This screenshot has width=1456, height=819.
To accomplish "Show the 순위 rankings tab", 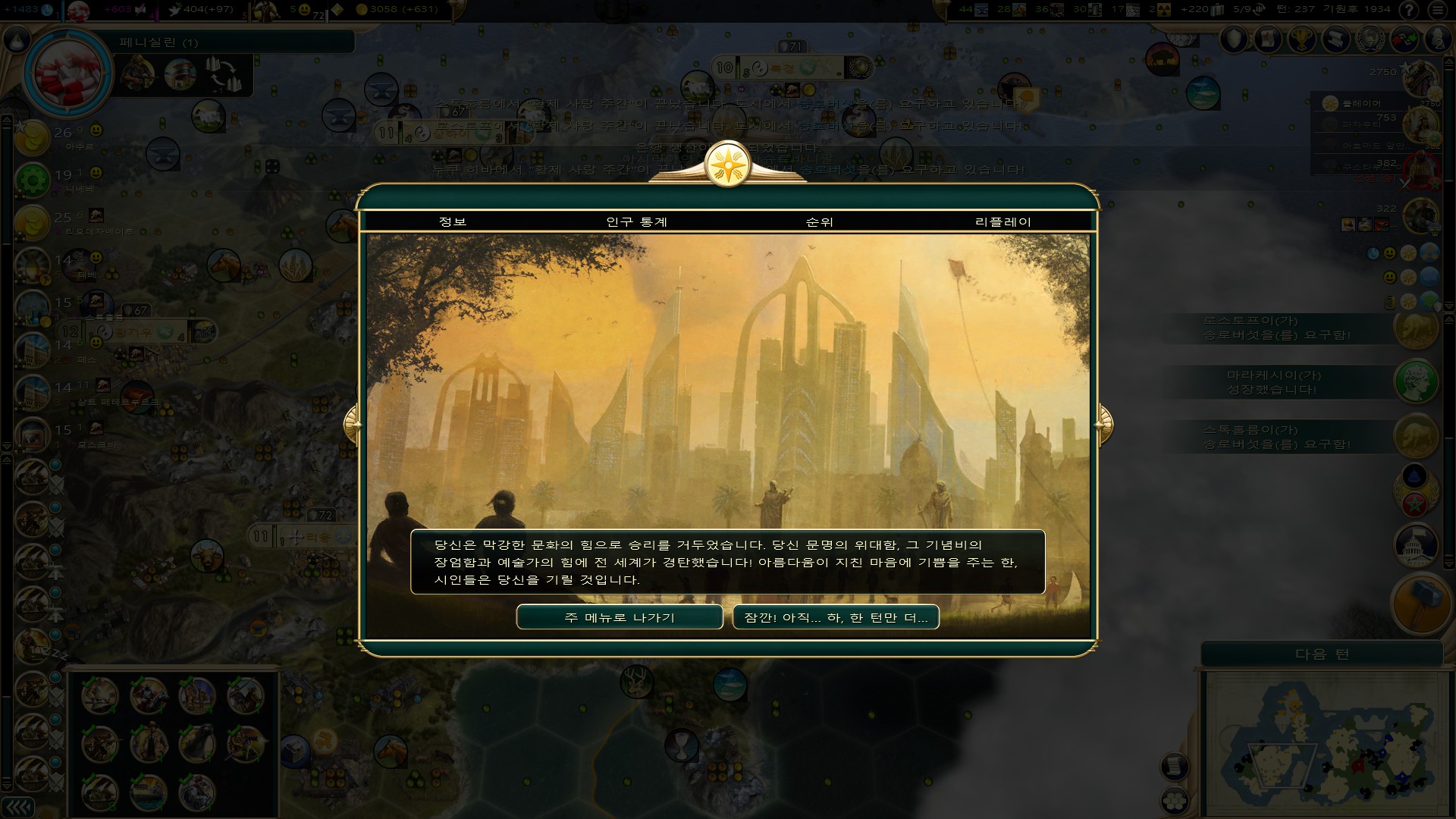I will pyautogui.click(x=819, y=221).
